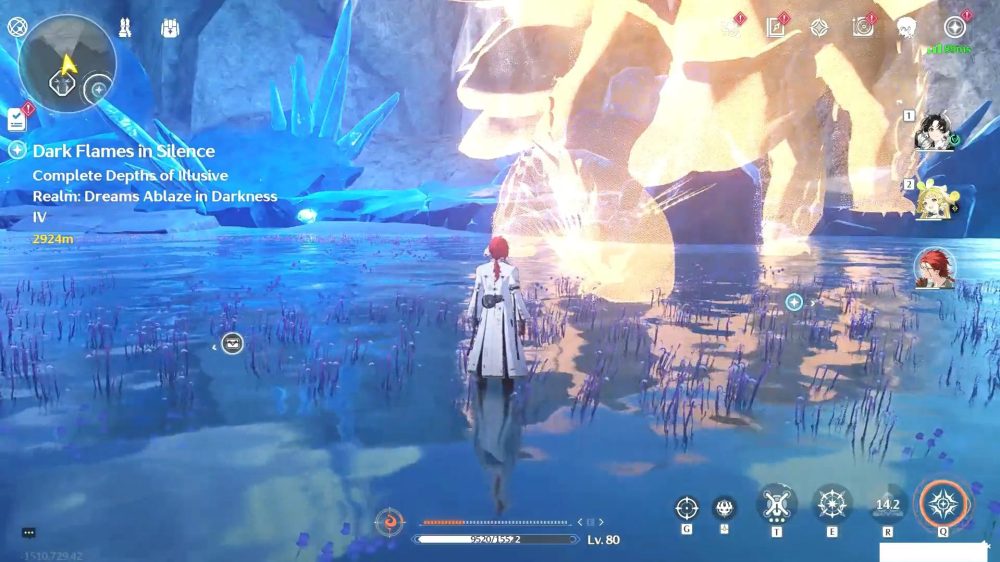This screenshot has width=1000, height=562.
Task: Activate the crosshair targeting icon
Action: point(686,508)
